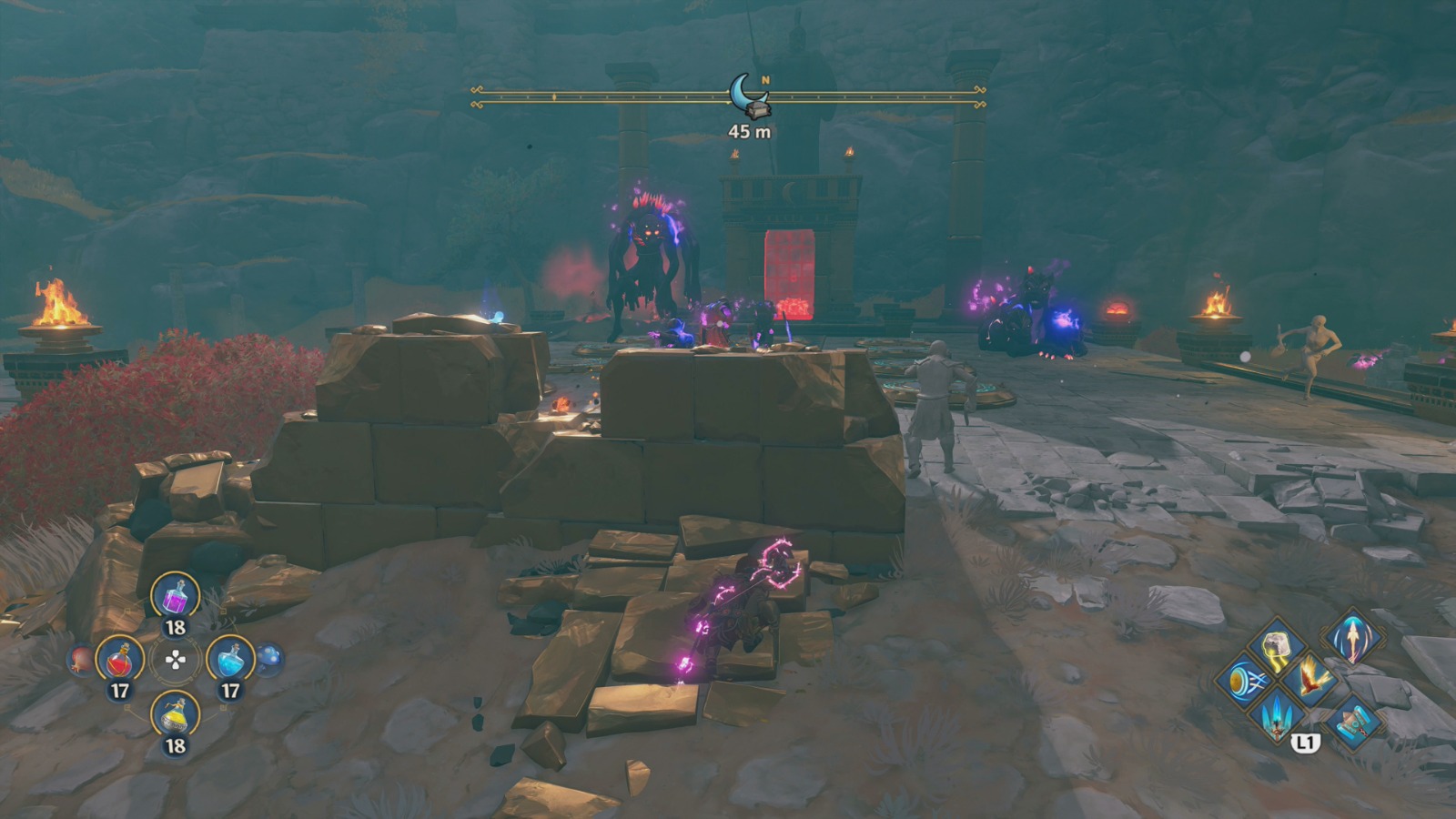The height and width of the screenshot is (819, 1456).
Task: Click the N north indicator on compass
Action: coord(767,80)
